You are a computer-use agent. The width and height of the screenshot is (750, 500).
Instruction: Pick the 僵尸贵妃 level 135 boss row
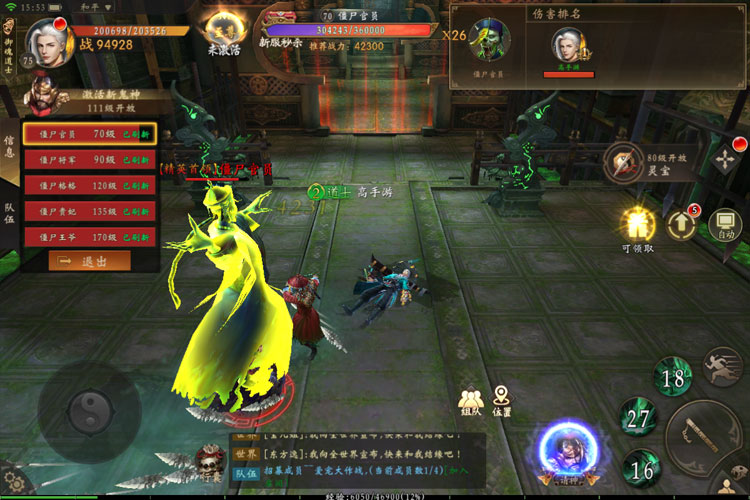pos(89,212)
